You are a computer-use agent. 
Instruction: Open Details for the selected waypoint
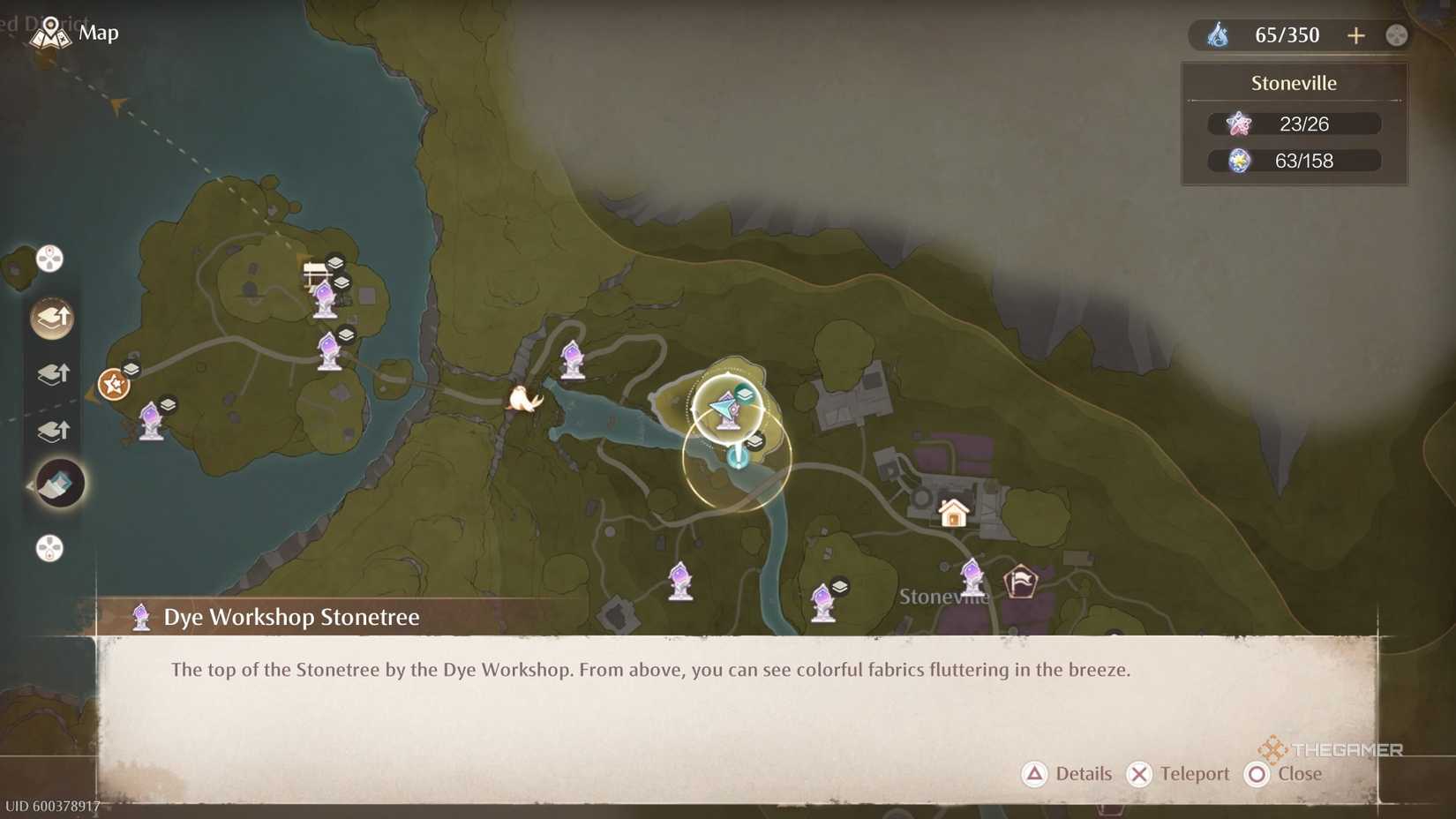coord(1068,774)
